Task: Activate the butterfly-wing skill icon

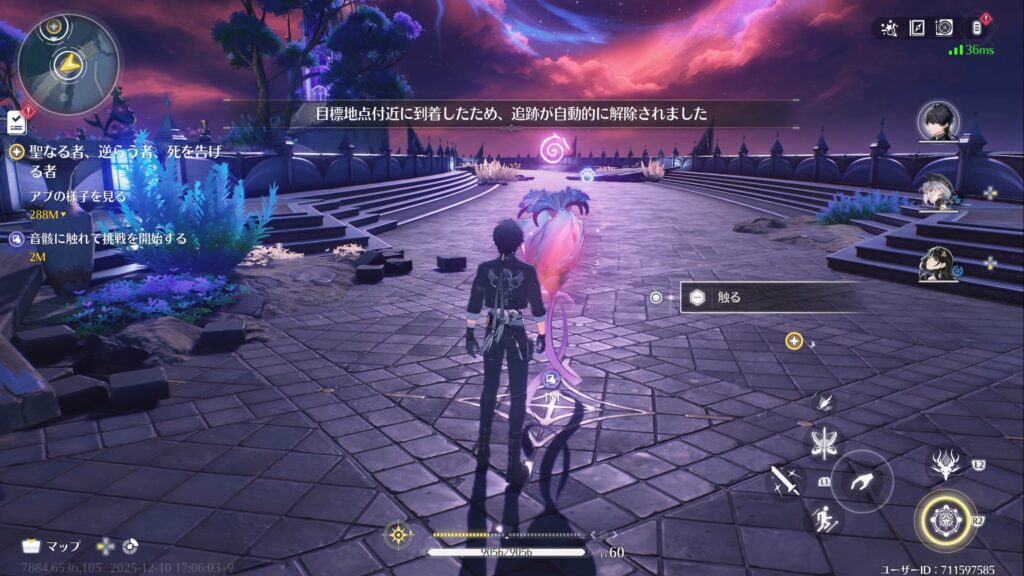Action: pyautogui.click(x=826, y=442)
